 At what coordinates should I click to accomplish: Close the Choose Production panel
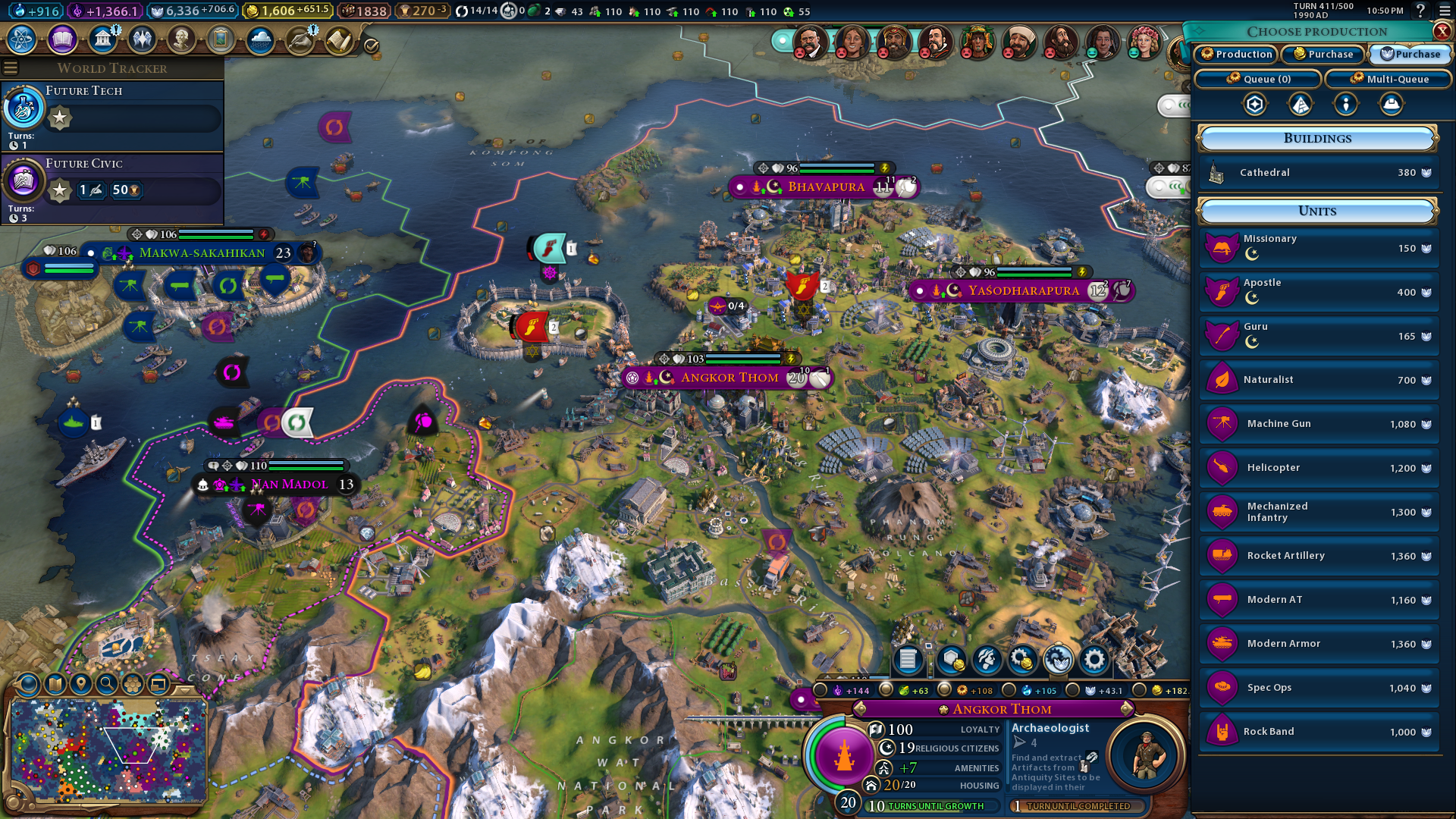1442,31
